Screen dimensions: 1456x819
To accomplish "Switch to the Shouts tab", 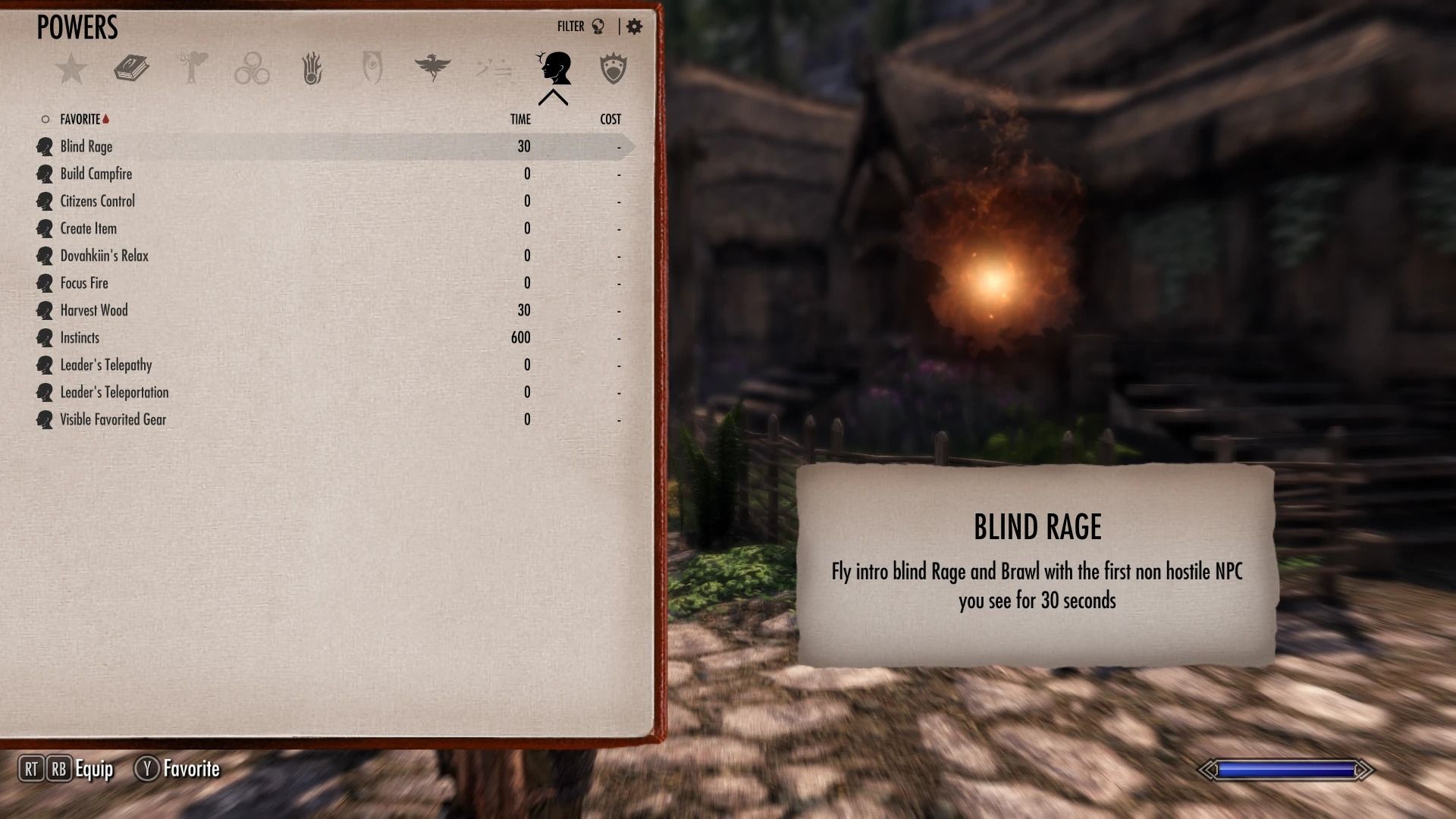I will coord(493,68).
